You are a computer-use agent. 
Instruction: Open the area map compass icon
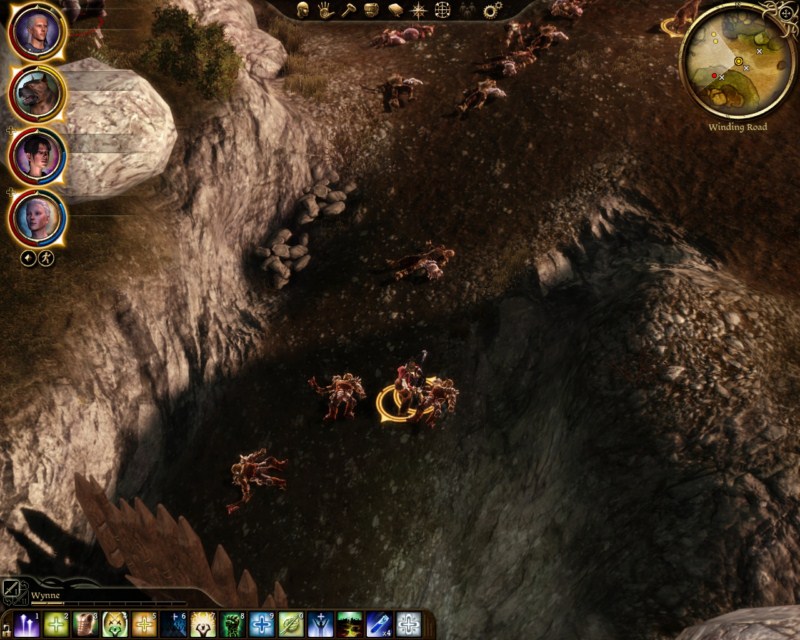tap(418, 10)
